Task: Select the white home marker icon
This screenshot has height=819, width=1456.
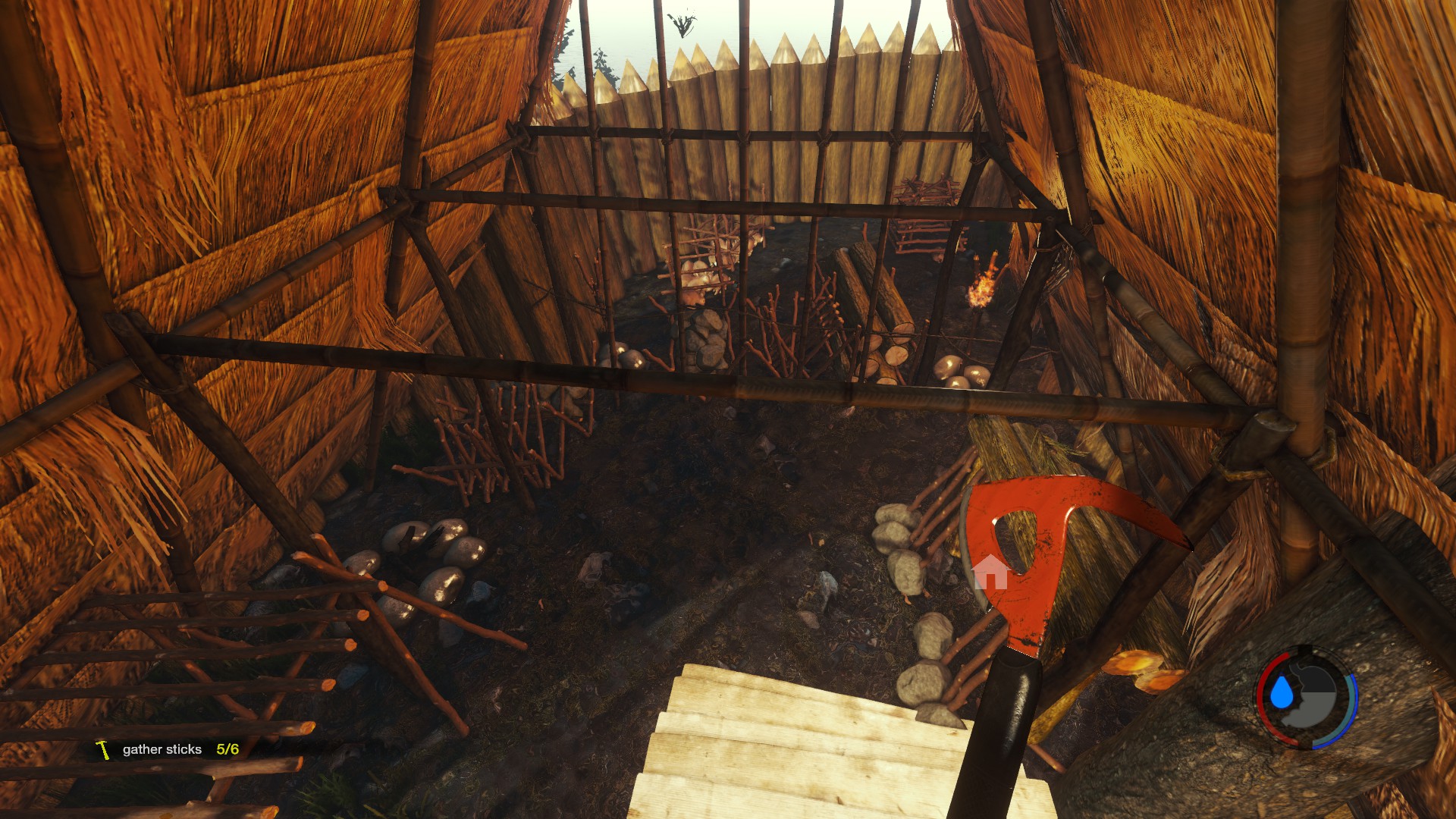Action: point(990,571)
